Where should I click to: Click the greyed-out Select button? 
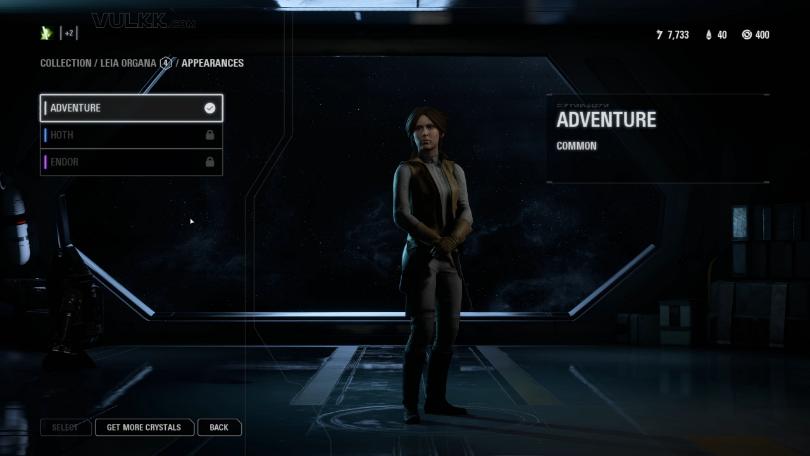click(65, 427)
